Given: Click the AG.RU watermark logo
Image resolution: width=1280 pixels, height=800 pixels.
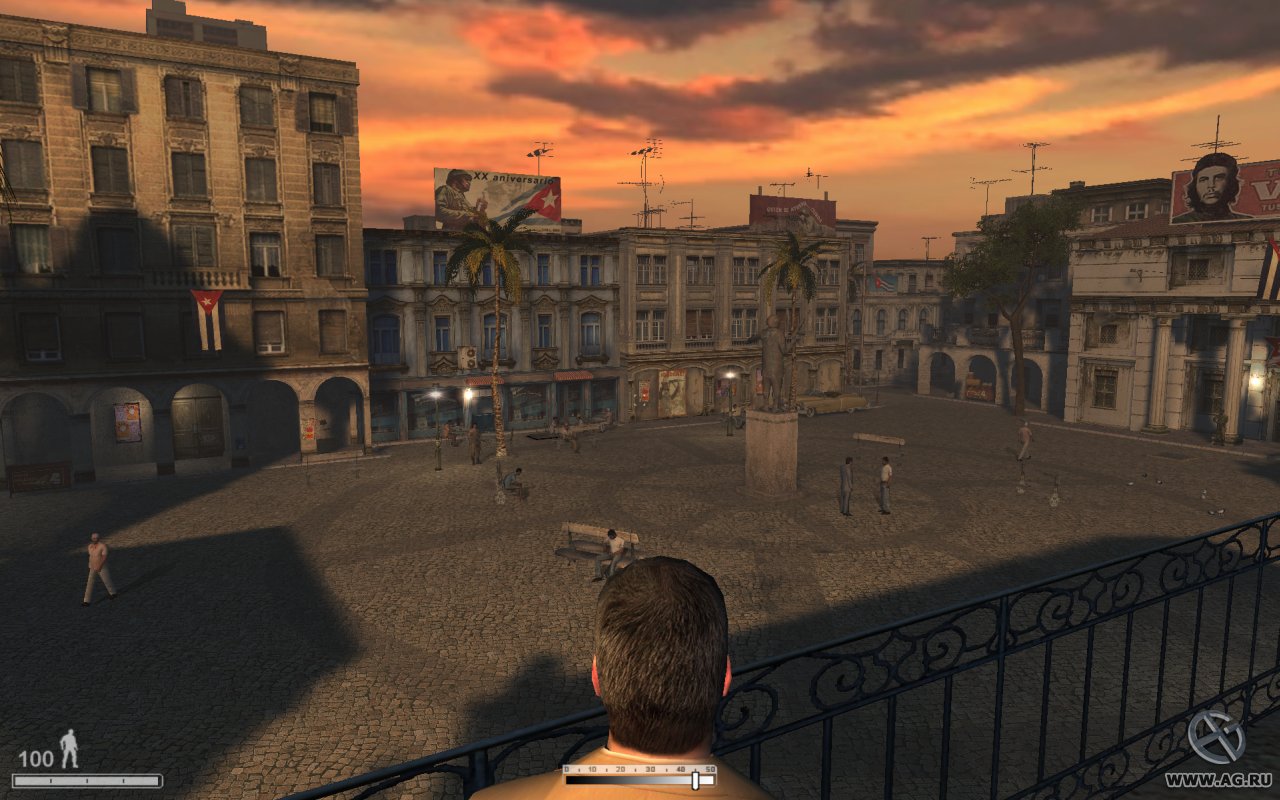Looking at the screenshot, I should tap(1216, 738).
